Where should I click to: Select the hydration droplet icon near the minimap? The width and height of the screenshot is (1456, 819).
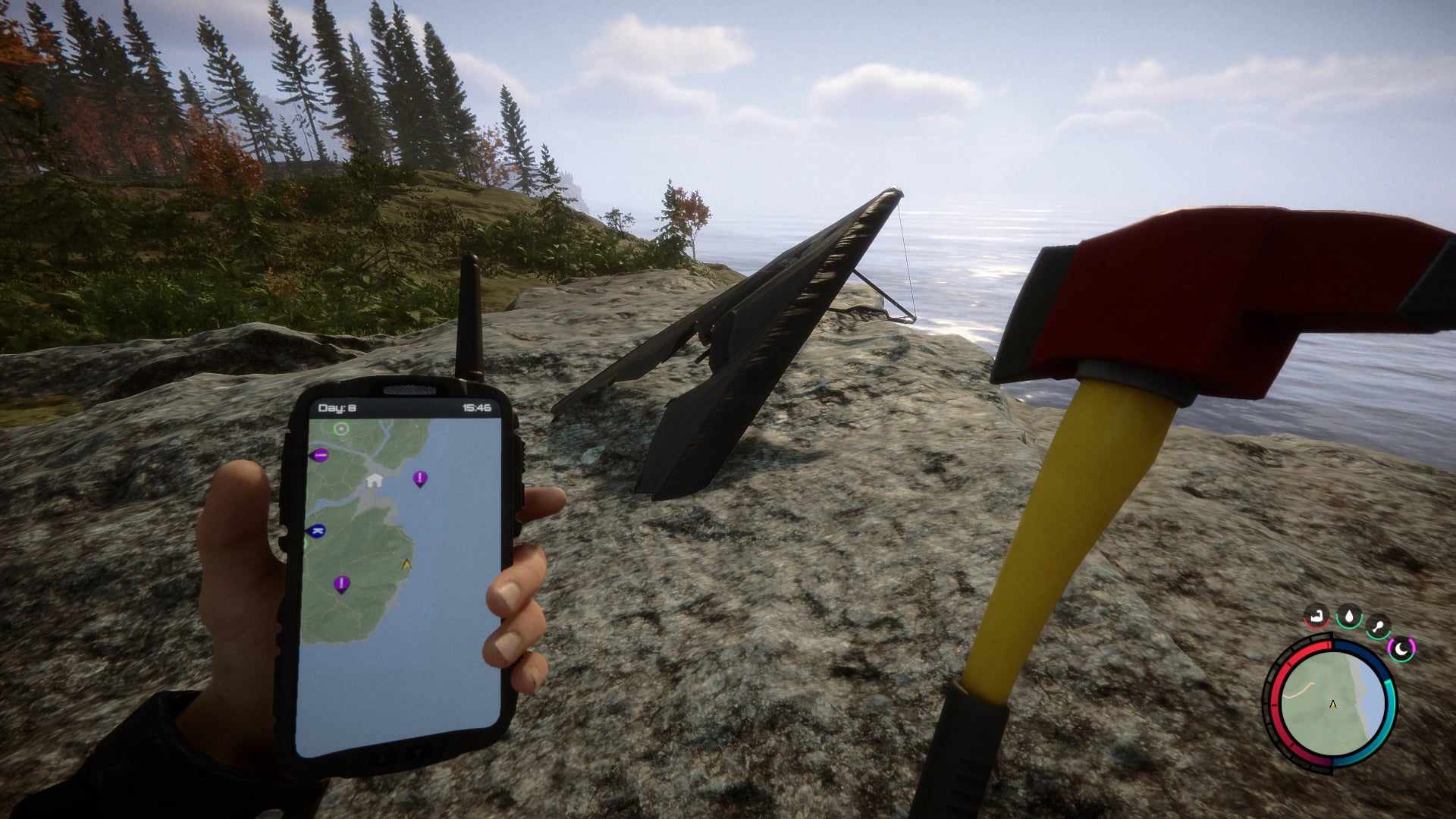point(1348,617)
